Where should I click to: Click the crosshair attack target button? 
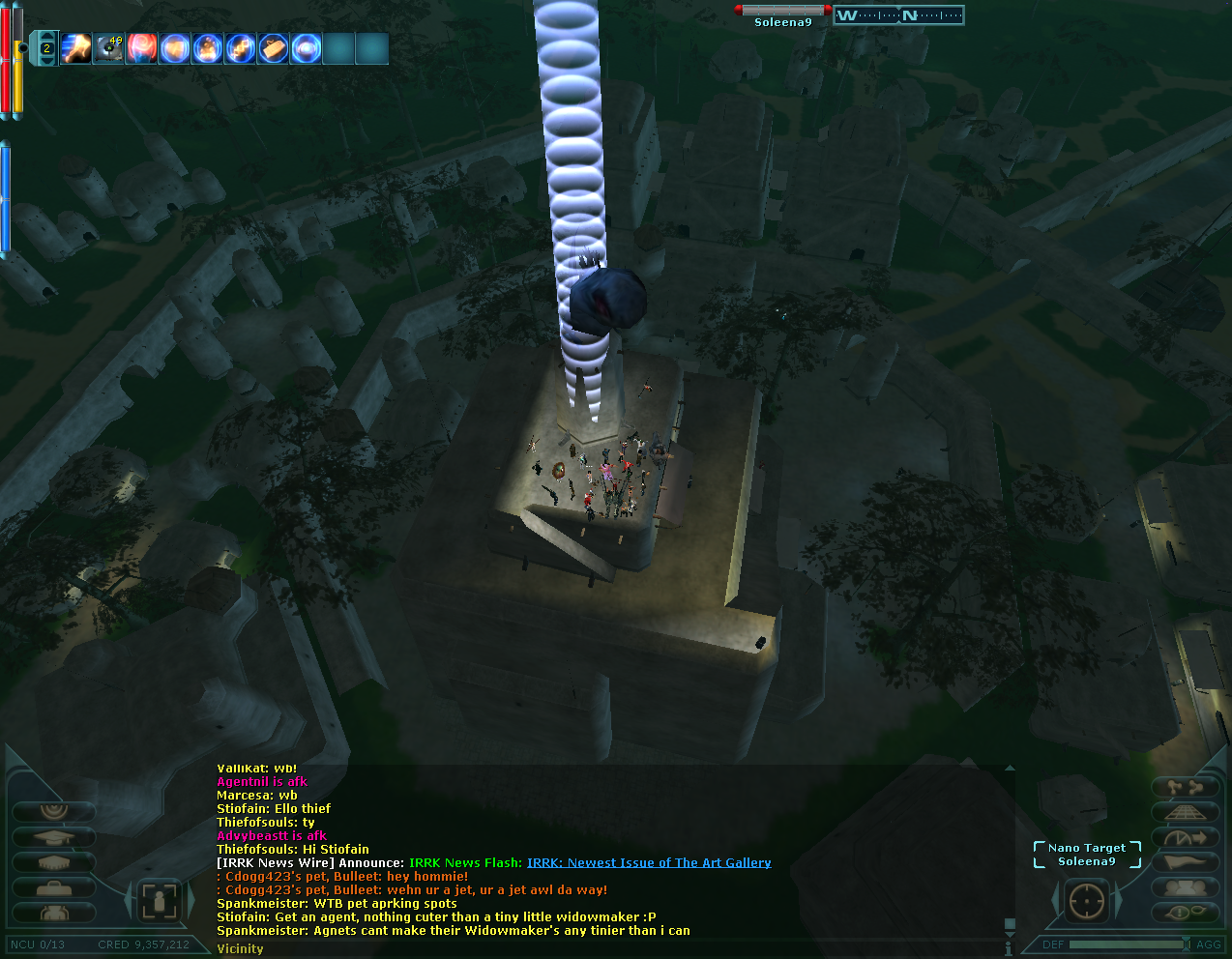[1086, 901]
